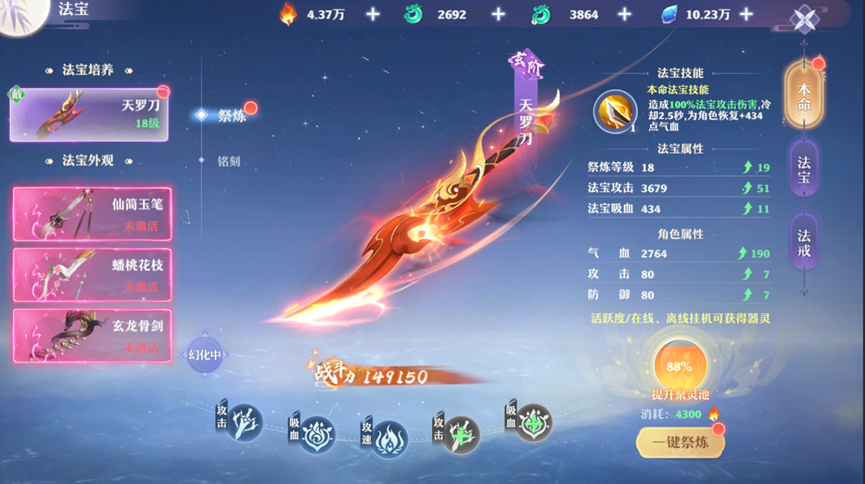Switch to the 法戒 tab
This screenshot has width=865, height=484.
point(804,242)
